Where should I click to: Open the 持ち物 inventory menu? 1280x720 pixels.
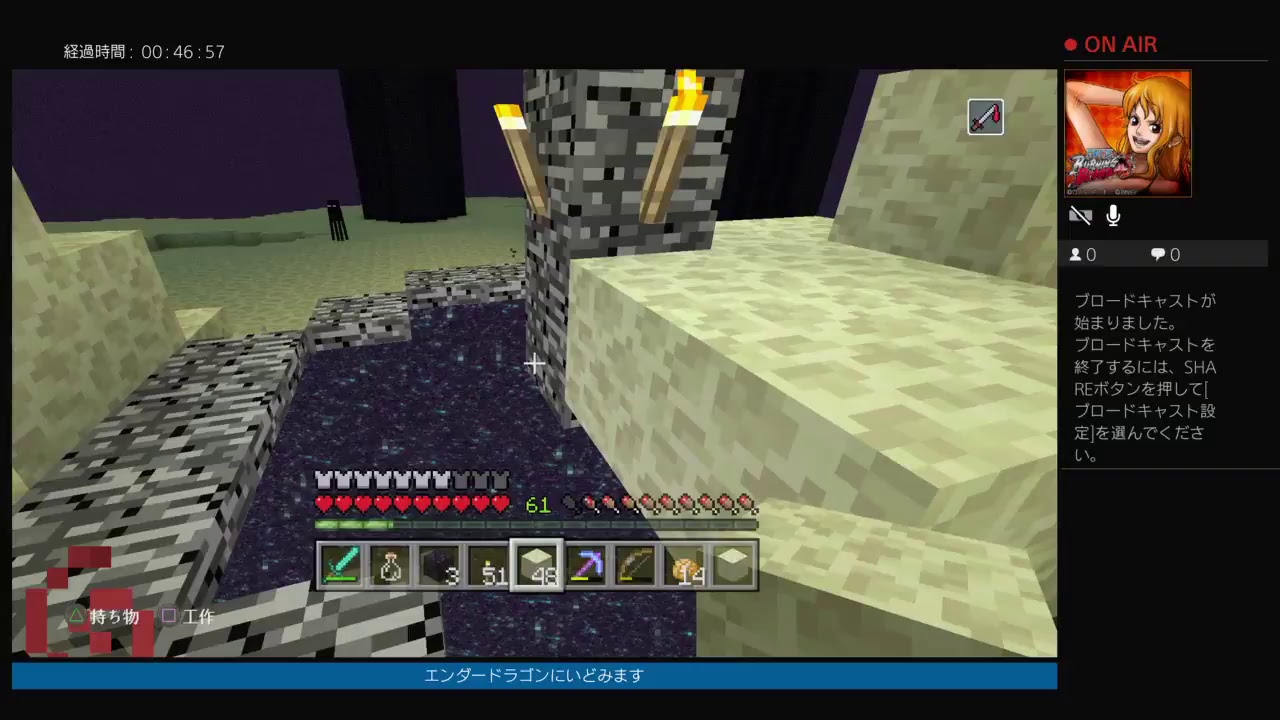104,616
